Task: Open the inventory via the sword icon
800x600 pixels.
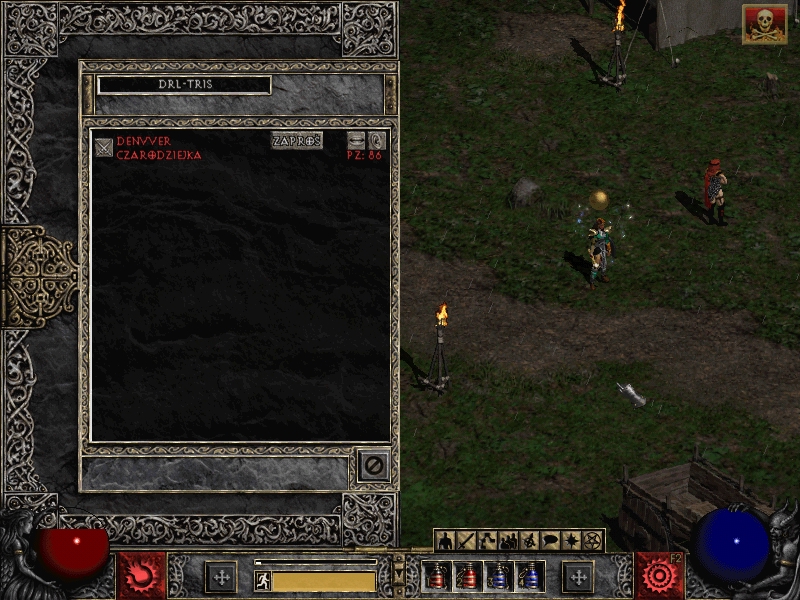Action: (466, 541)
